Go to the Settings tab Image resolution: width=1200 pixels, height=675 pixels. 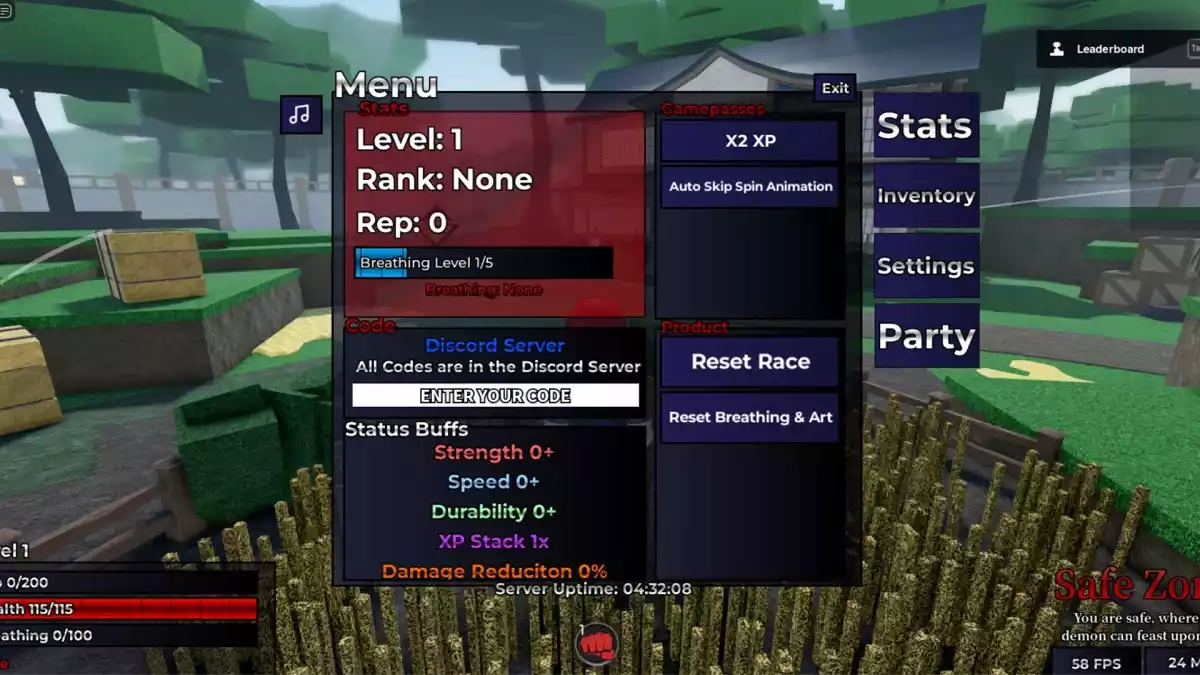click(x=925, y=266)
